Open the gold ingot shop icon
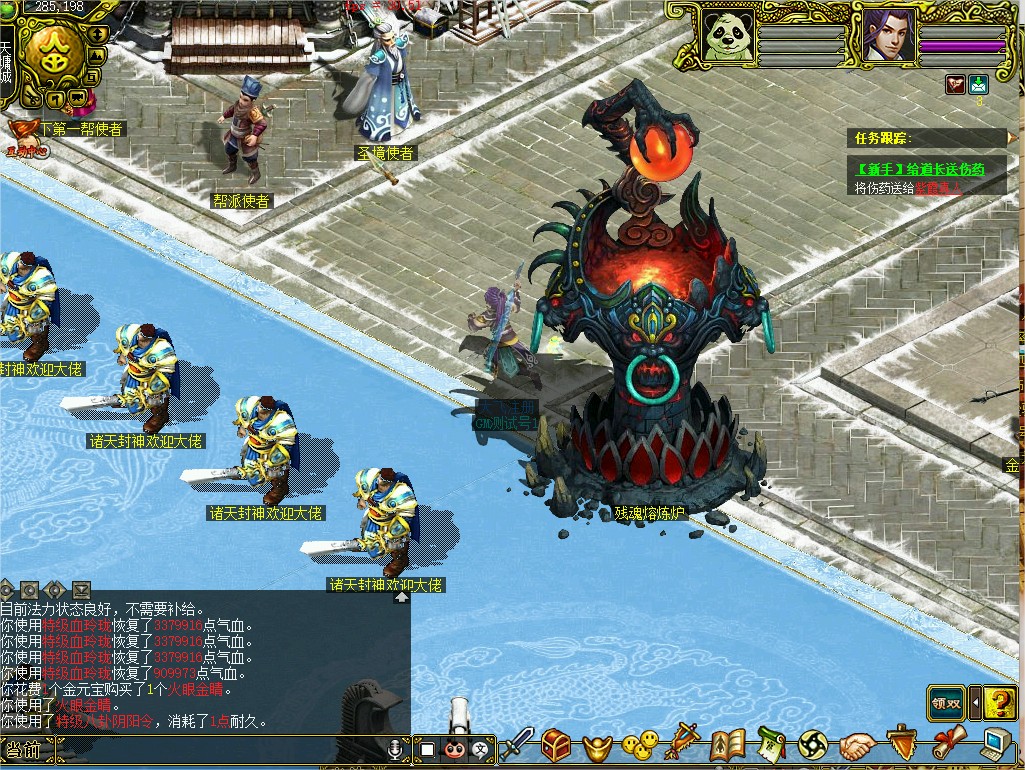Image resolution: width=1025 pixels, height=770 pixels. click(598, 745)
